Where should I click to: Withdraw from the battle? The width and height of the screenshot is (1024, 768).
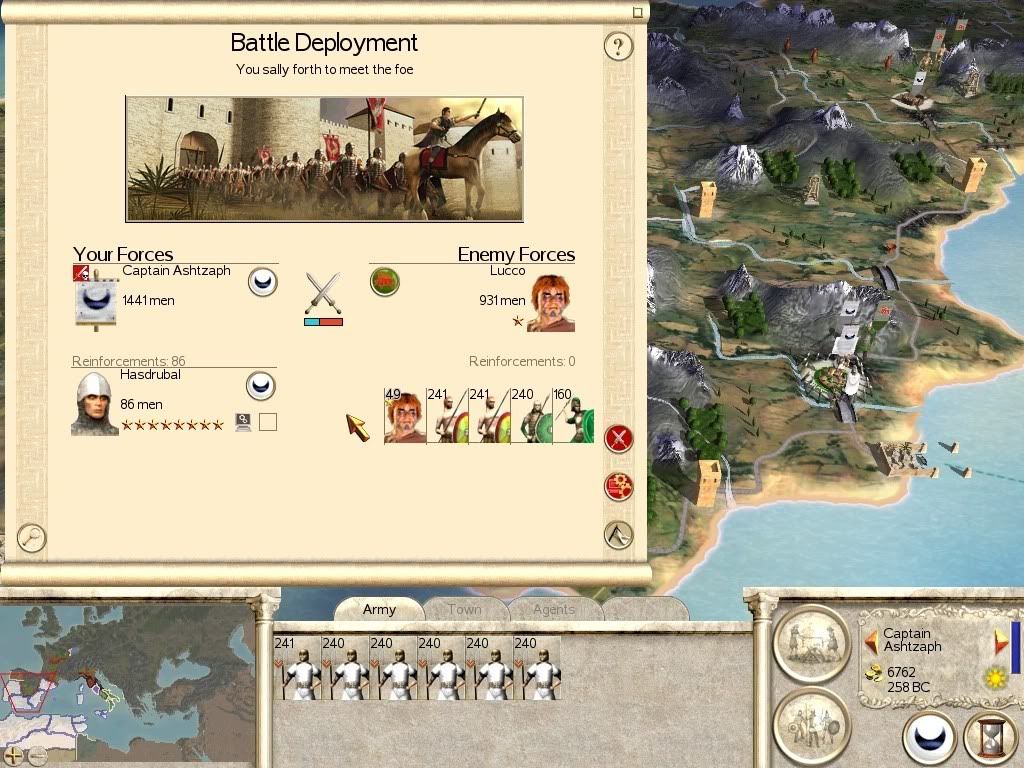point(619,535)
